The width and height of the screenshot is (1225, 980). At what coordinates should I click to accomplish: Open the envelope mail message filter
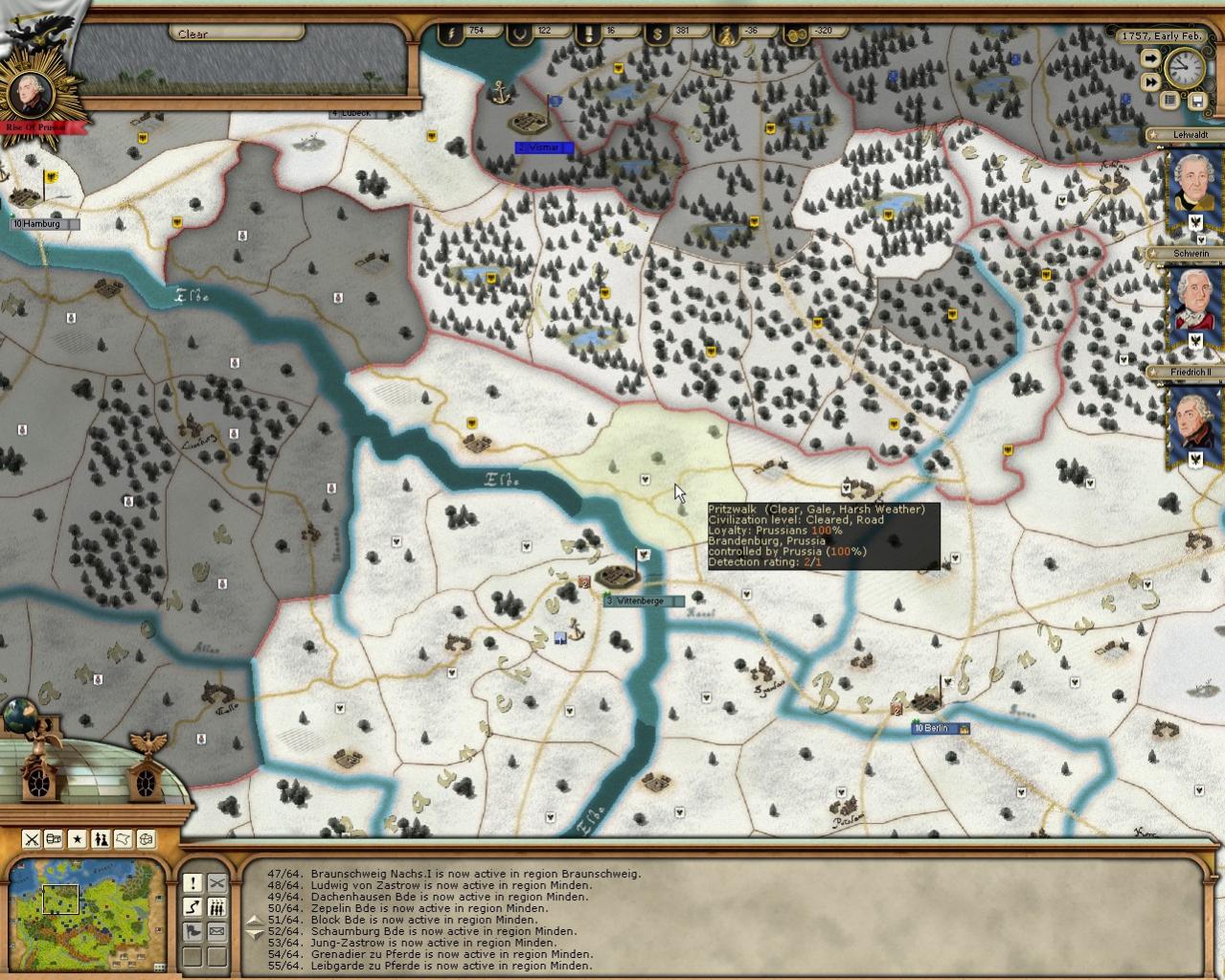pyautogui.click(x=217, y=931)
